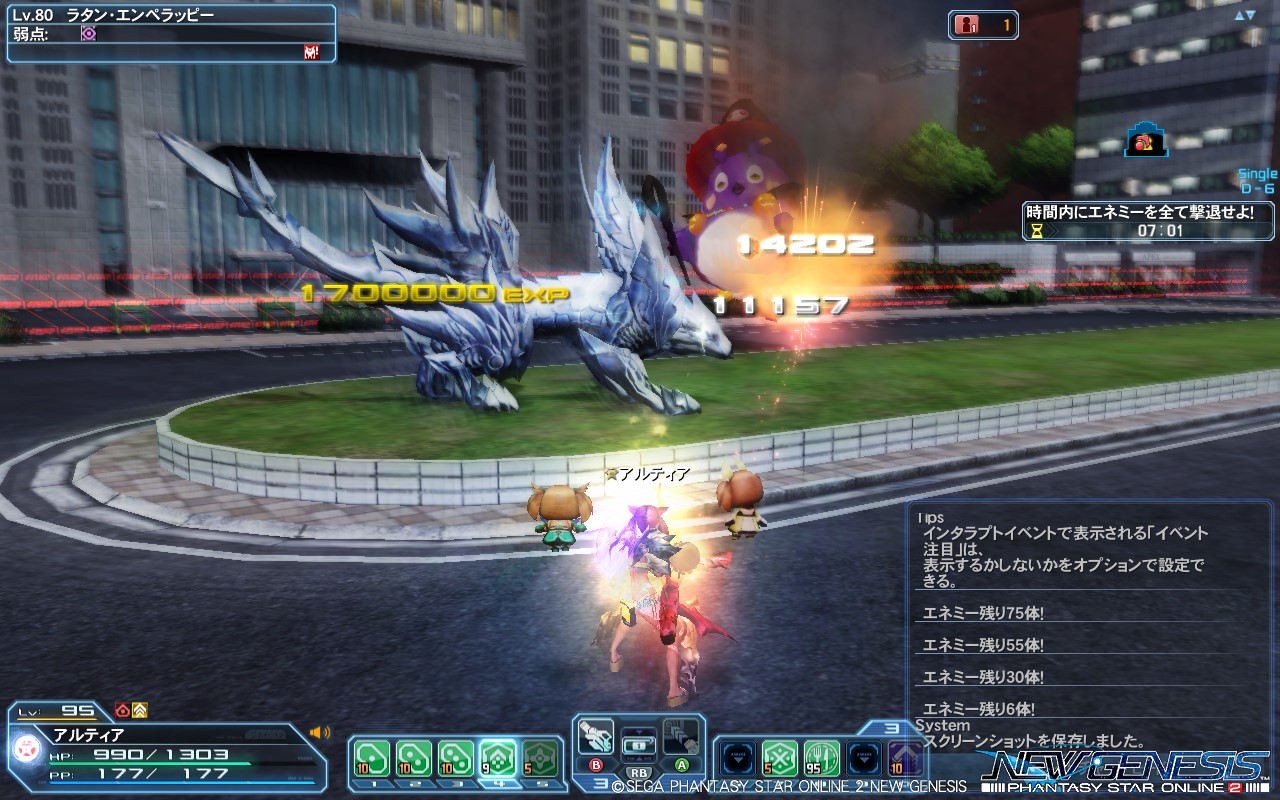Toggle the up arrow above the minimap area
The height and width of the screenshot is (800, 1280).
[x=1238, y=14]
